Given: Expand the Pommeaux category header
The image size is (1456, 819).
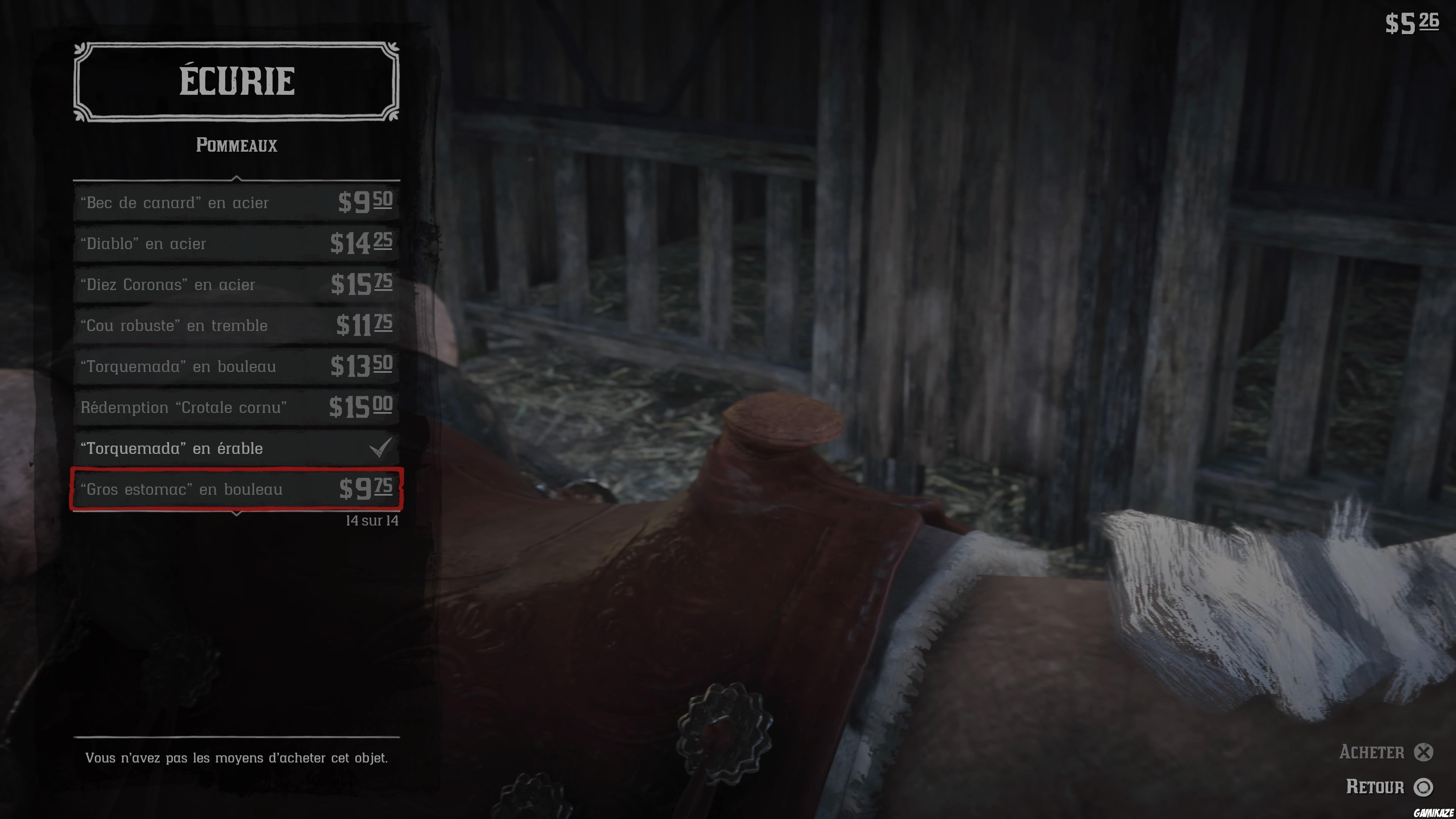Looking at the screenshot, I should point(236,146).
